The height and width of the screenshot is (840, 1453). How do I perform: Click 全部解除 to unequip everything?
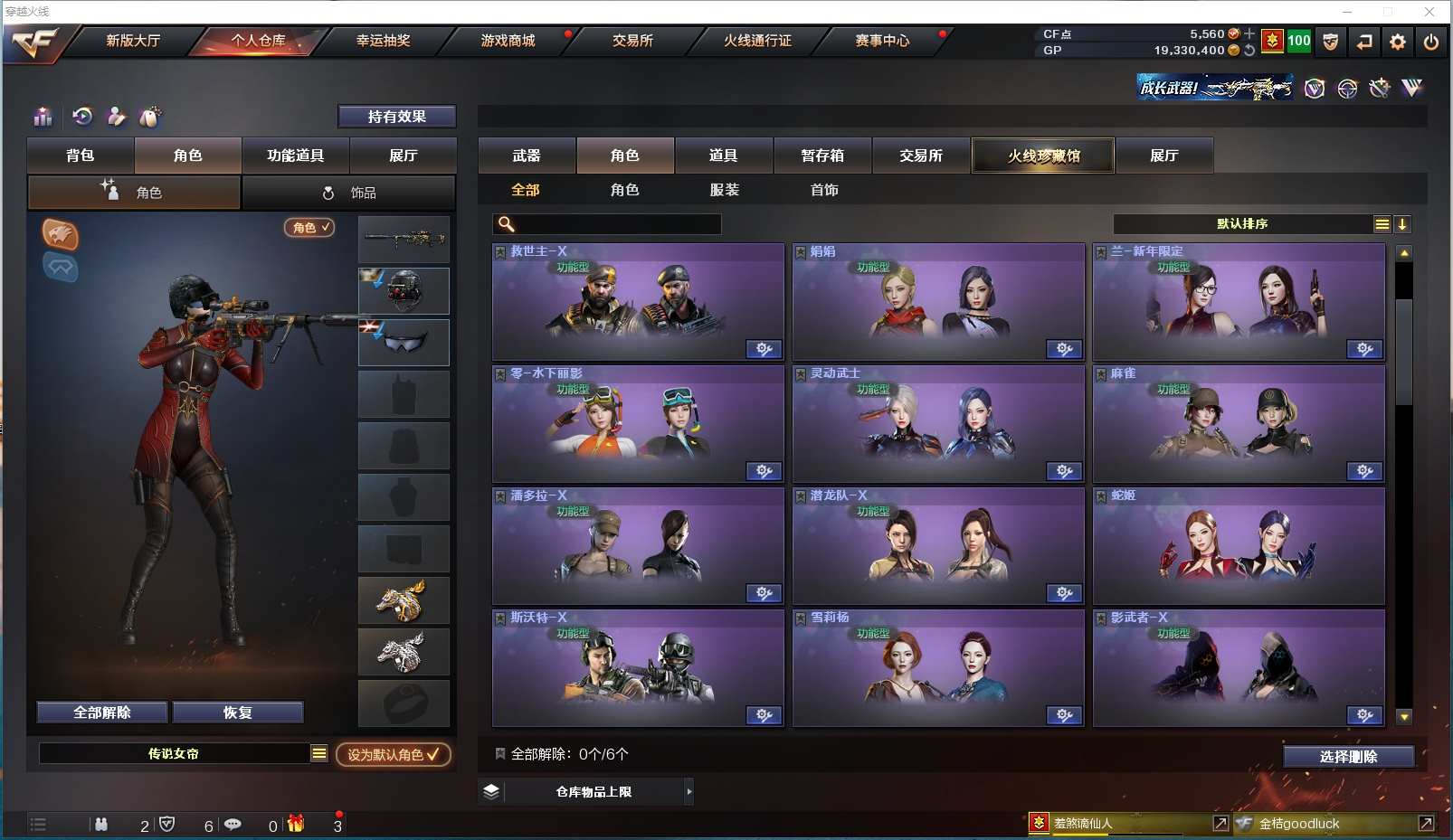pyautogui.click(x=102, y=713)
